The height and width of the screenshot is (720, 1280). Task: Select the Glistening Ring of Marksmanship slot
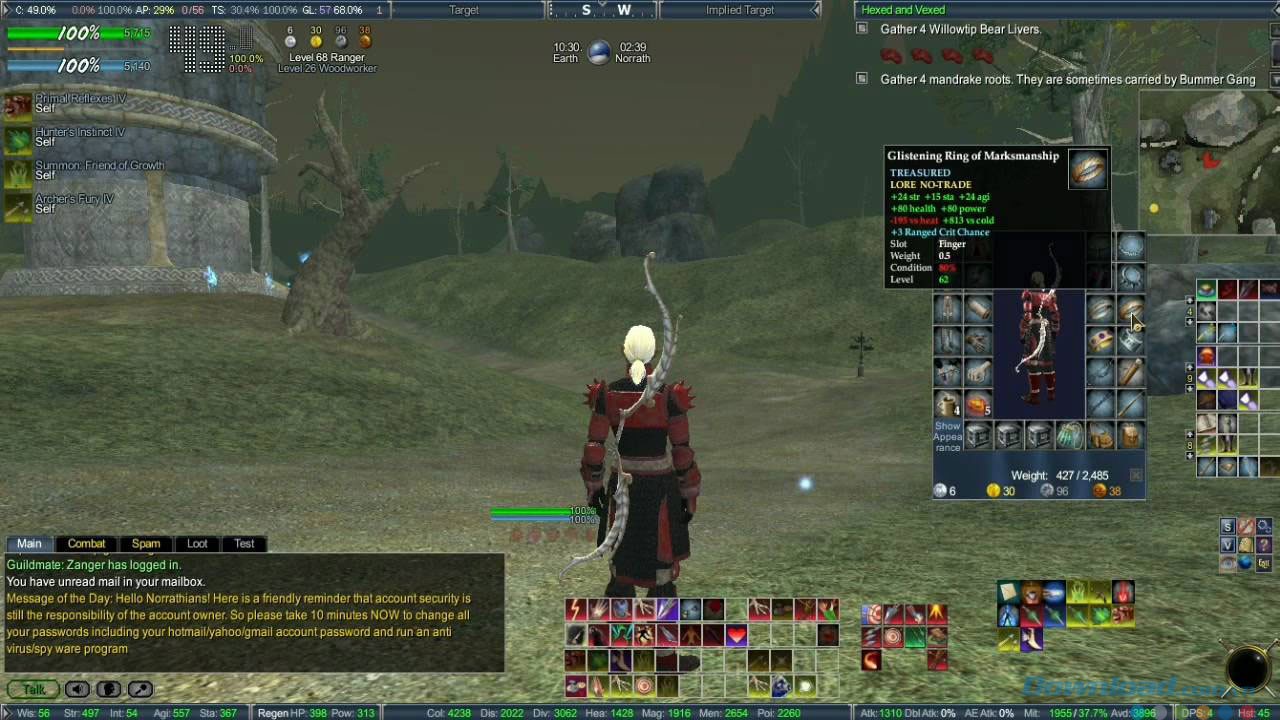tap(1130, 310)
